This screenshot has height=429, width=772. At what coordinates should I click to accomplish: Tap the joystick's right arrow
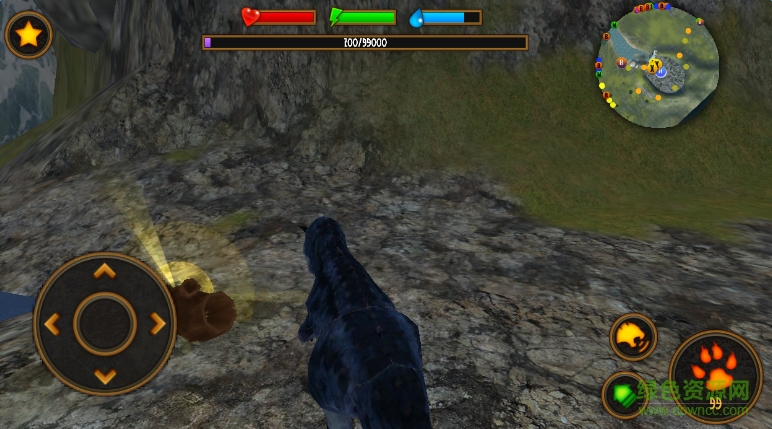(157, 324)
